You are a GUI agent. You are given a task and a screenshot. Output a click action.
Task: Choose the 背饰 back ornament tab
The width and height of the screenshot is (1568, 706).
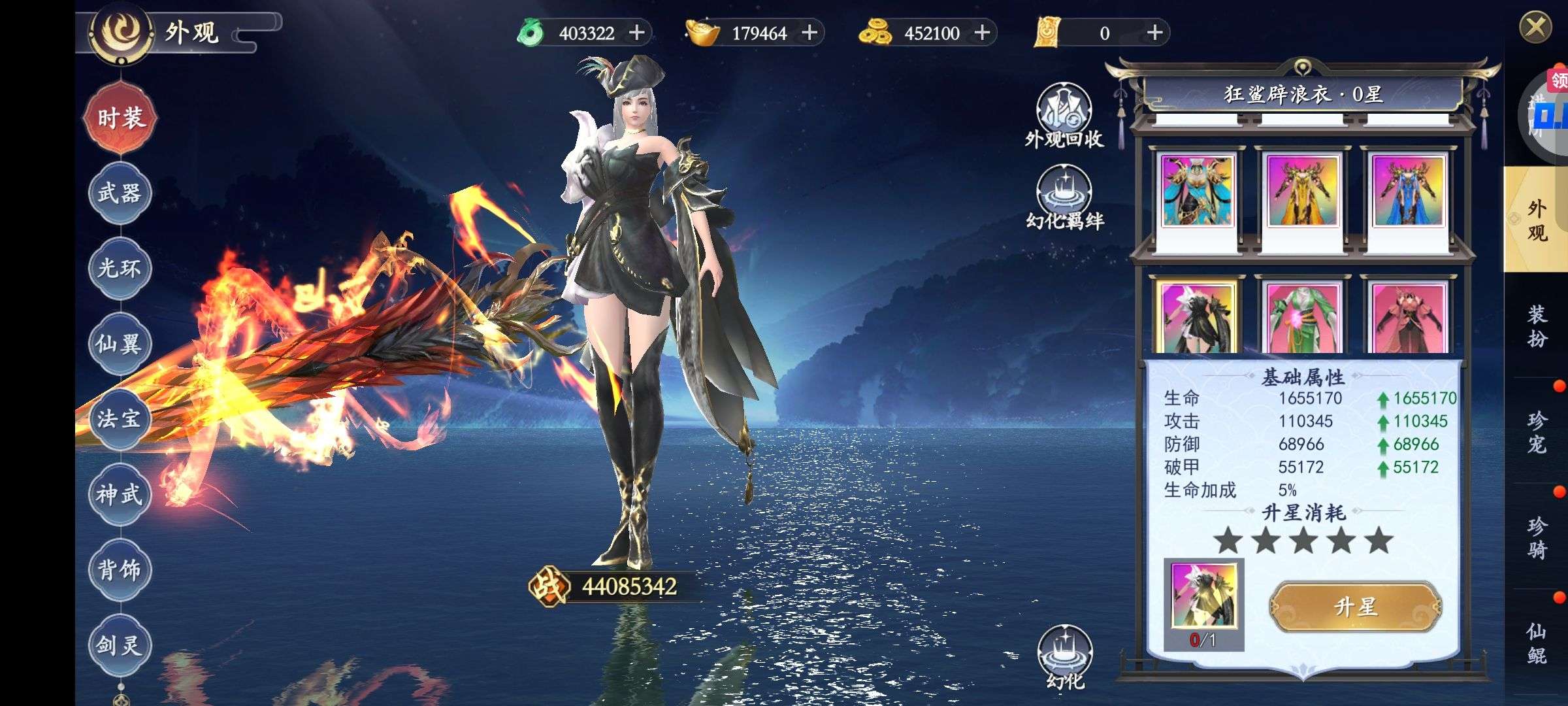[x=120, y=570]
